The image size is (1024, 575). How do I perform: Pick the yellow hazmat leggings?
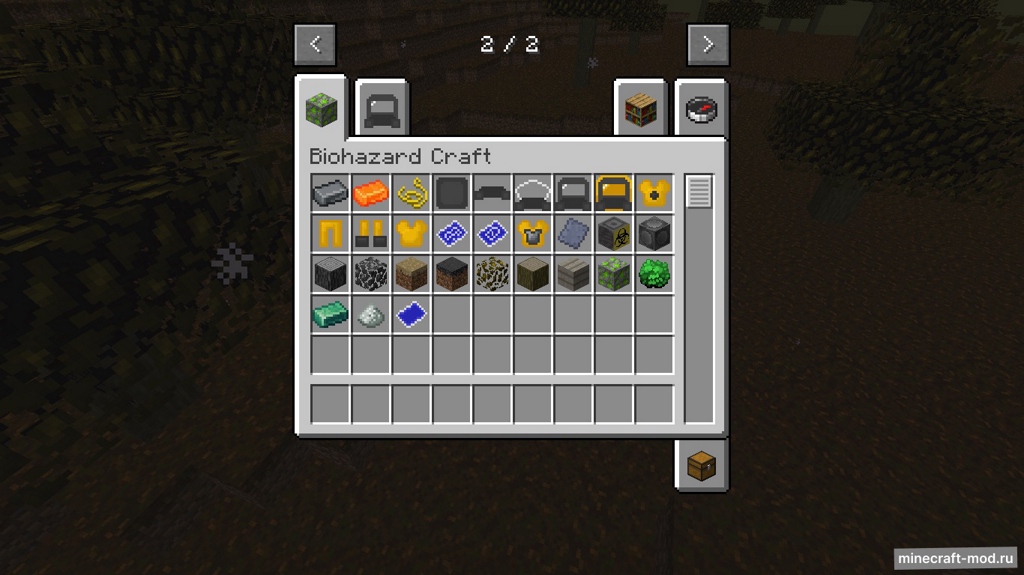tap(330, 233)
